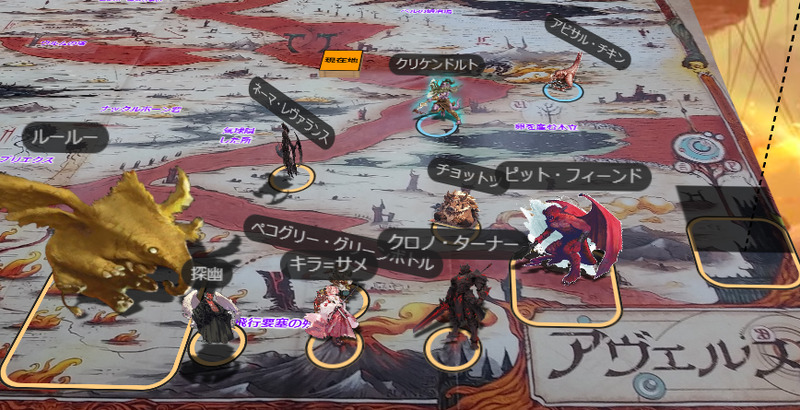Choose the 探幽 character token
800x410 pixels.
coord(209,320)
